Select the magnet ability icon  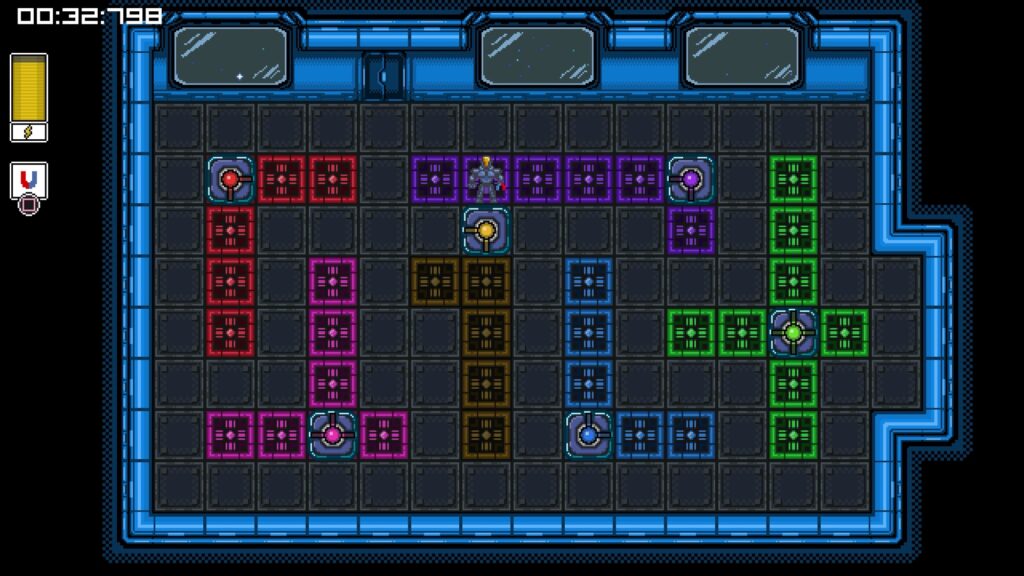(x=29, y=180)
